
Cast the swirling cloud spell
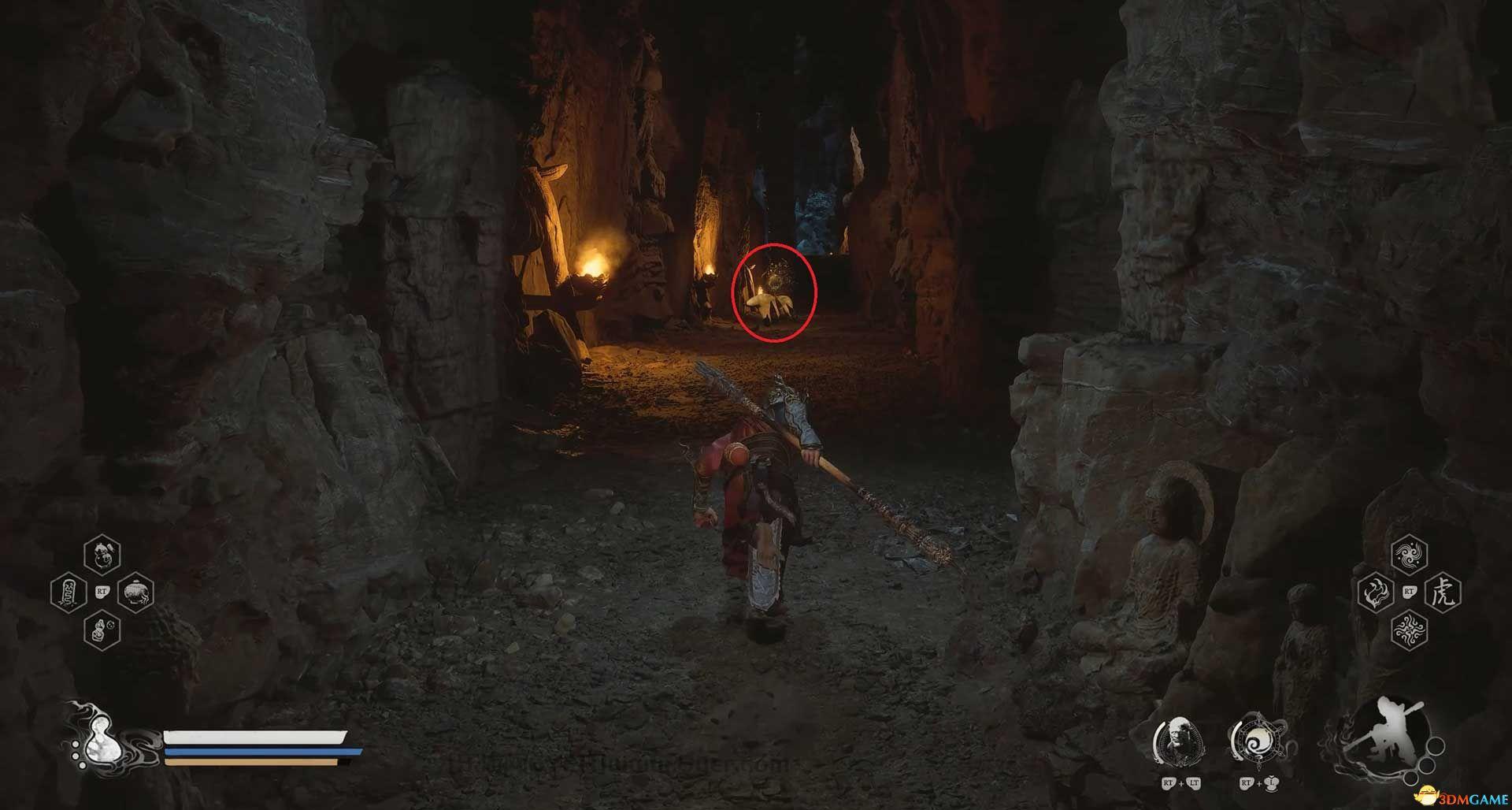(1409, 555)
